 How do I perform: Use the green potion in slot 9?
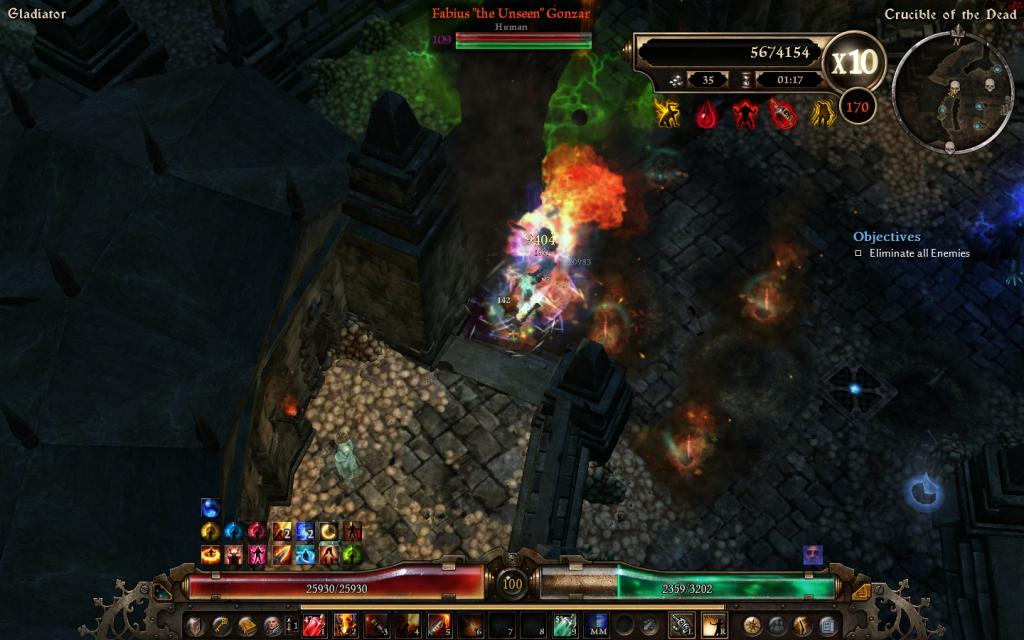[x=565, y=626]
